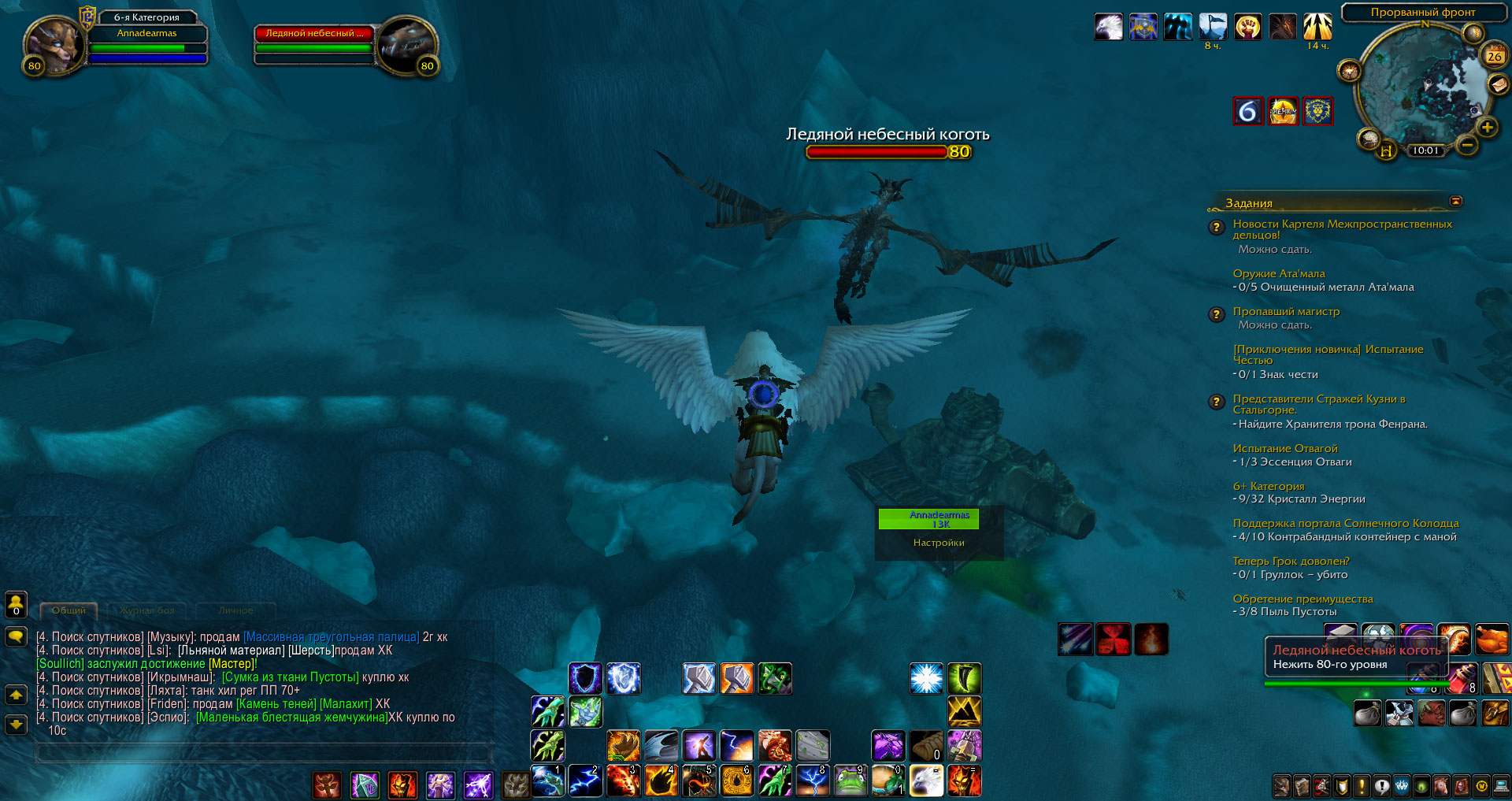Activate the chain lightning spell in slot 2

[584, 781]
